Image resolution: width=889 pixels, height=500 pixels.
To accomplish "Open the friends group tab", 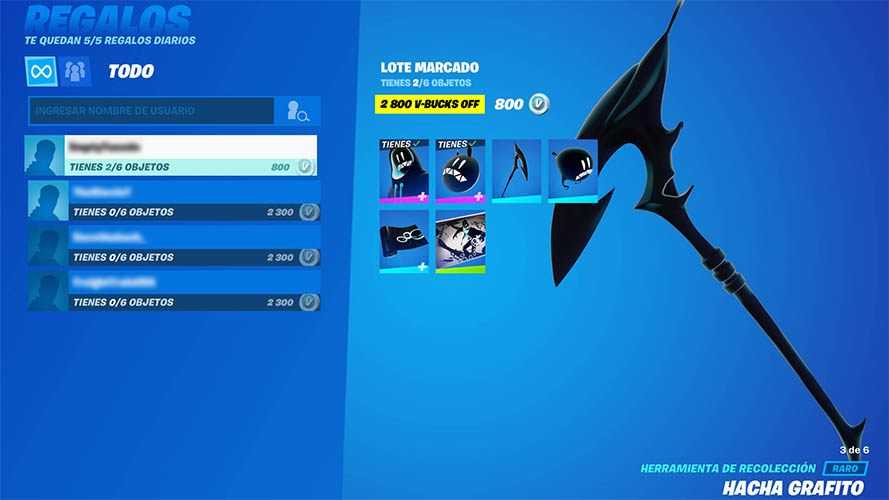I will point(76,71).
